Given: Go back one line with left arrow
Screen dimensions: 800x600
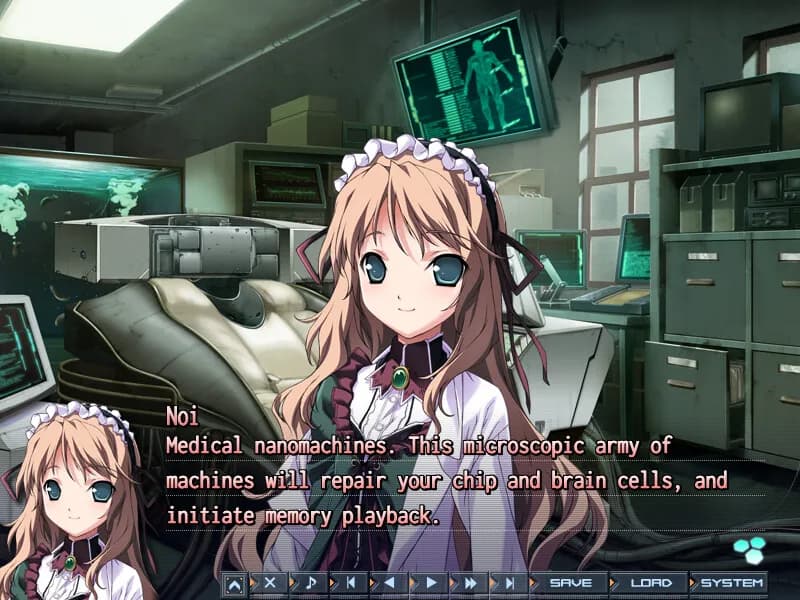Looking at the screenshot, I should [x=390, y=583].
